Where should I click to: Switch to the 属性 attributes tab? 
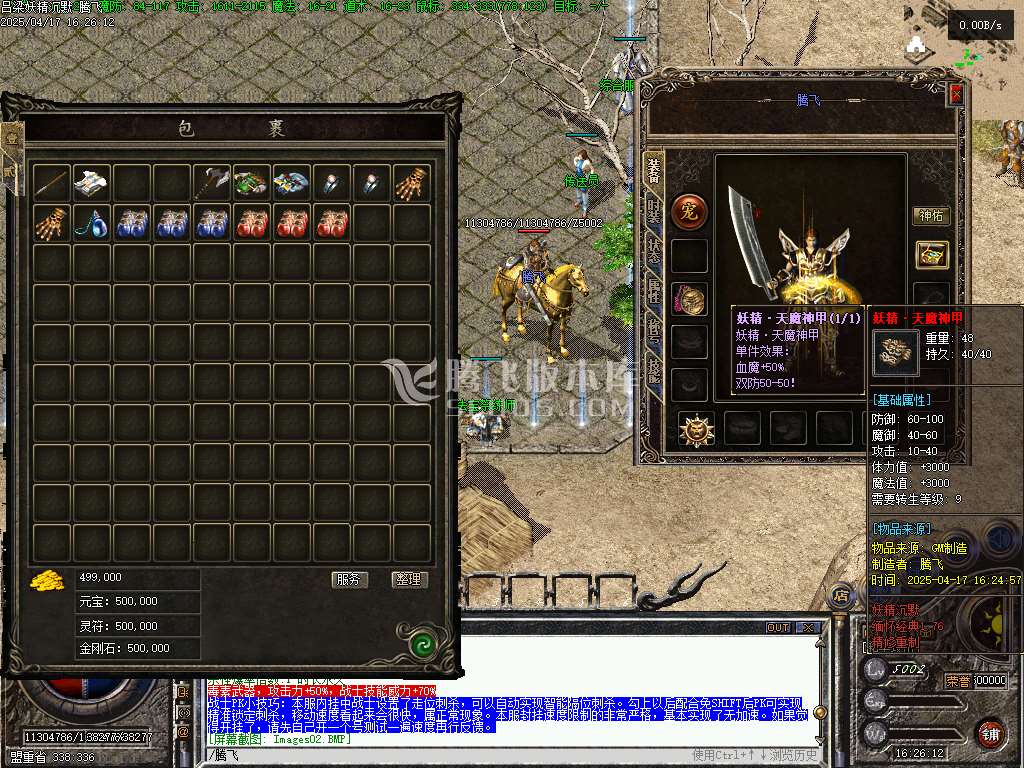tap(654, 292)
